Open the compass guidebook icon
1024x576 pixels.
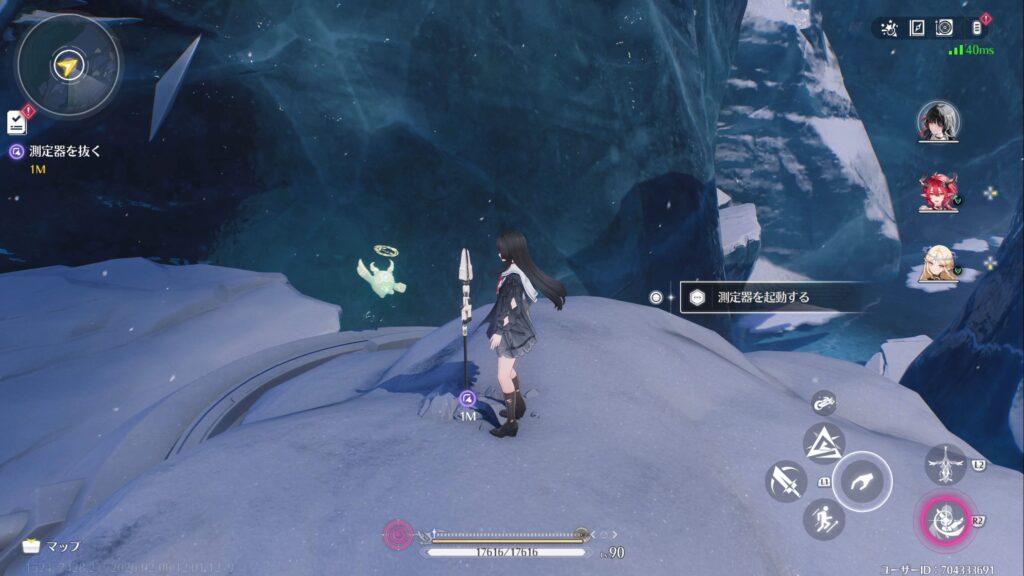(916, 28)
